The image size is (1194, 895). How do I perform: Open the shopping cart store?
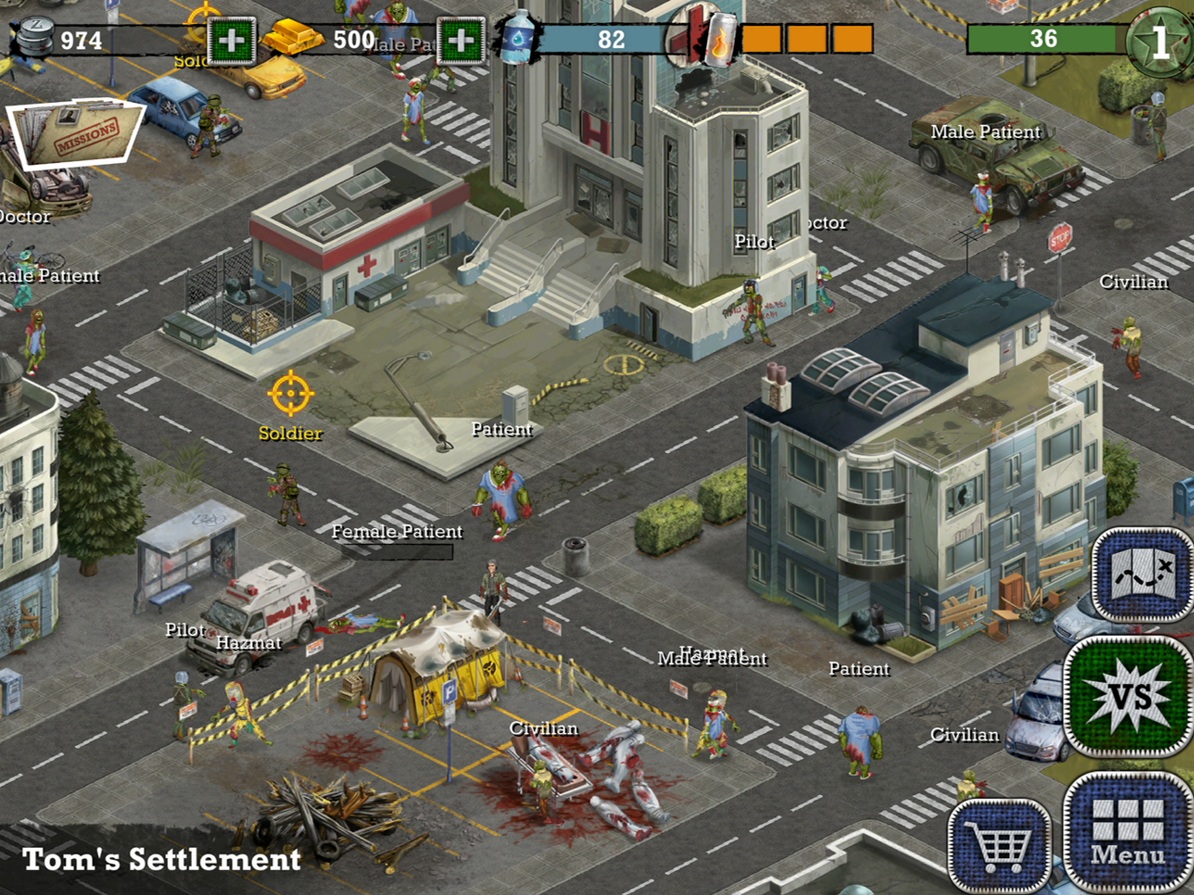pyautogui.click(x=999, y=845)
